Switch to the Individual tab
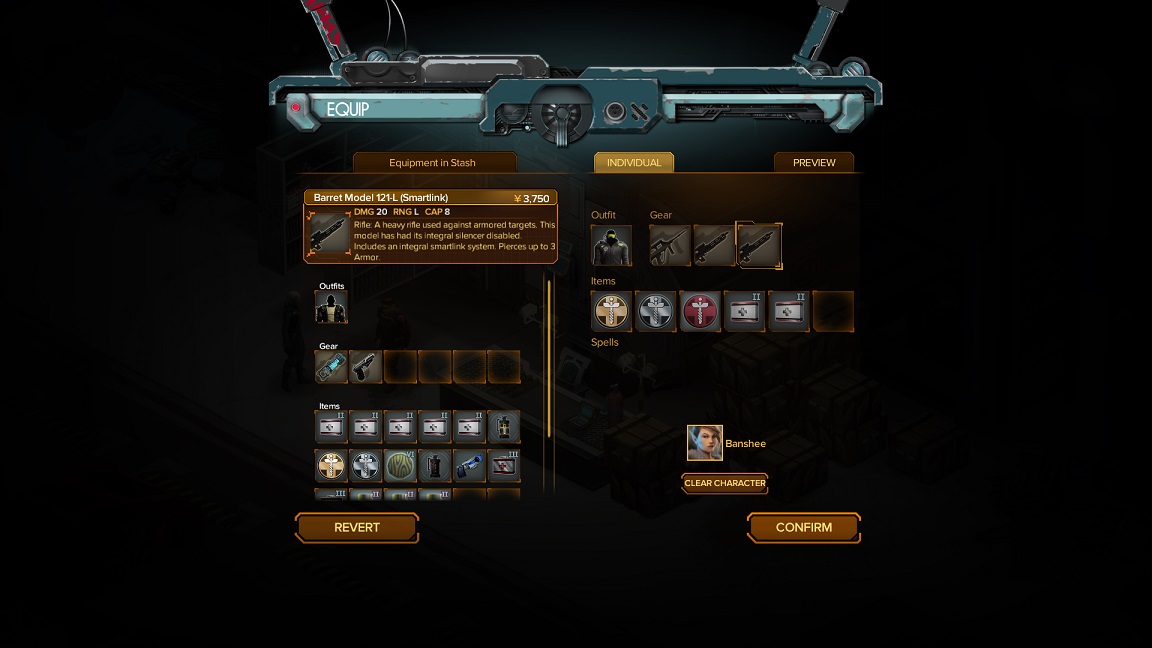1152x648 pixels. [x=634, y=163]
